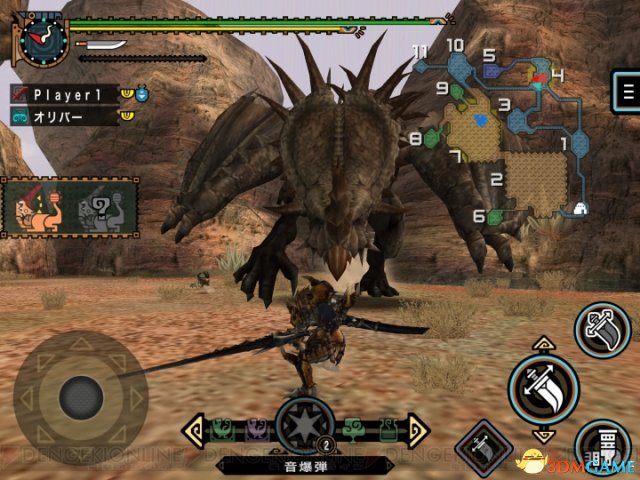Cycle item selection with right arrow

(420, 430)
